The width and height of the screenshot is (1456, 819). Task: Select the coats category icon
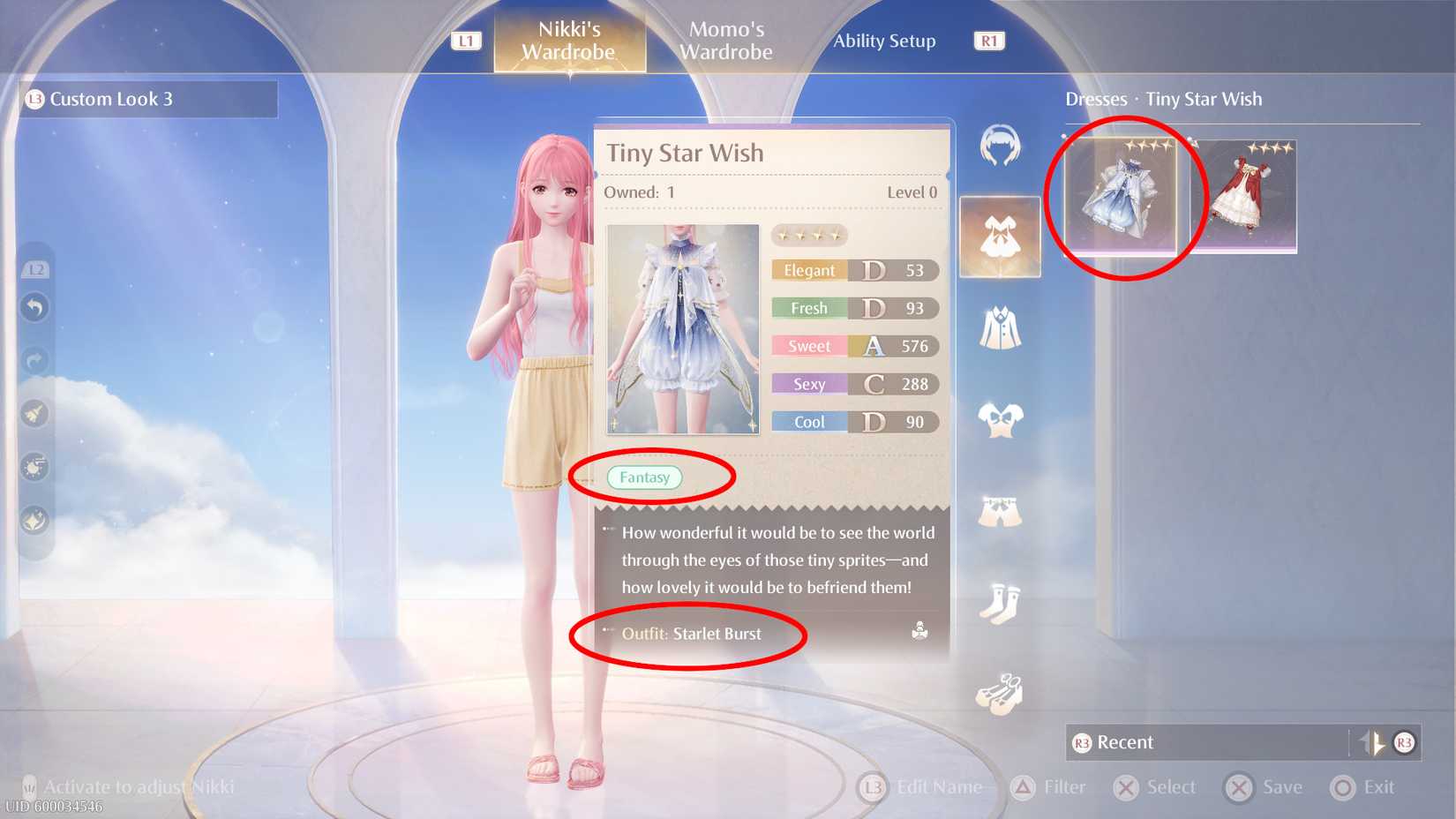point(1000,329)
